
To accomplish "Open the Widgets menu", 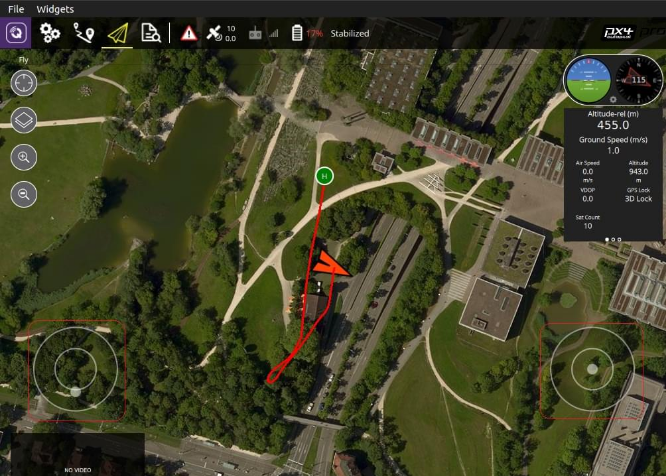I will pyautogui.click(x=54, y=9).
